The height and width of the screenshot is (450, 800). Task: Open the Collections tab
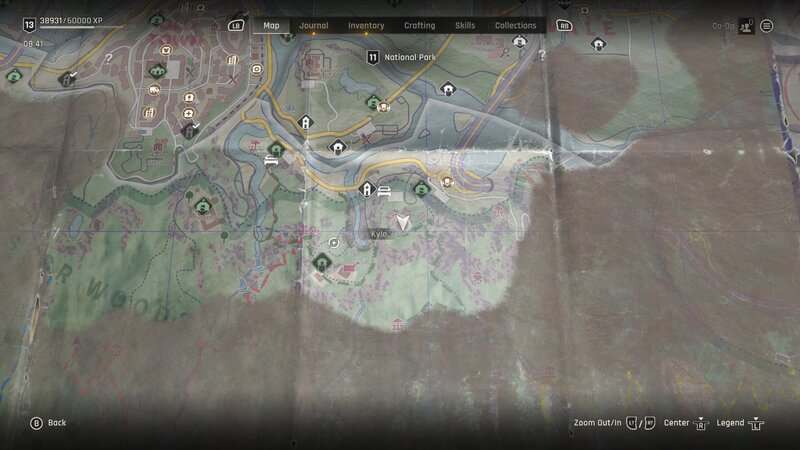pyautogui.click(x=516, y=26)
